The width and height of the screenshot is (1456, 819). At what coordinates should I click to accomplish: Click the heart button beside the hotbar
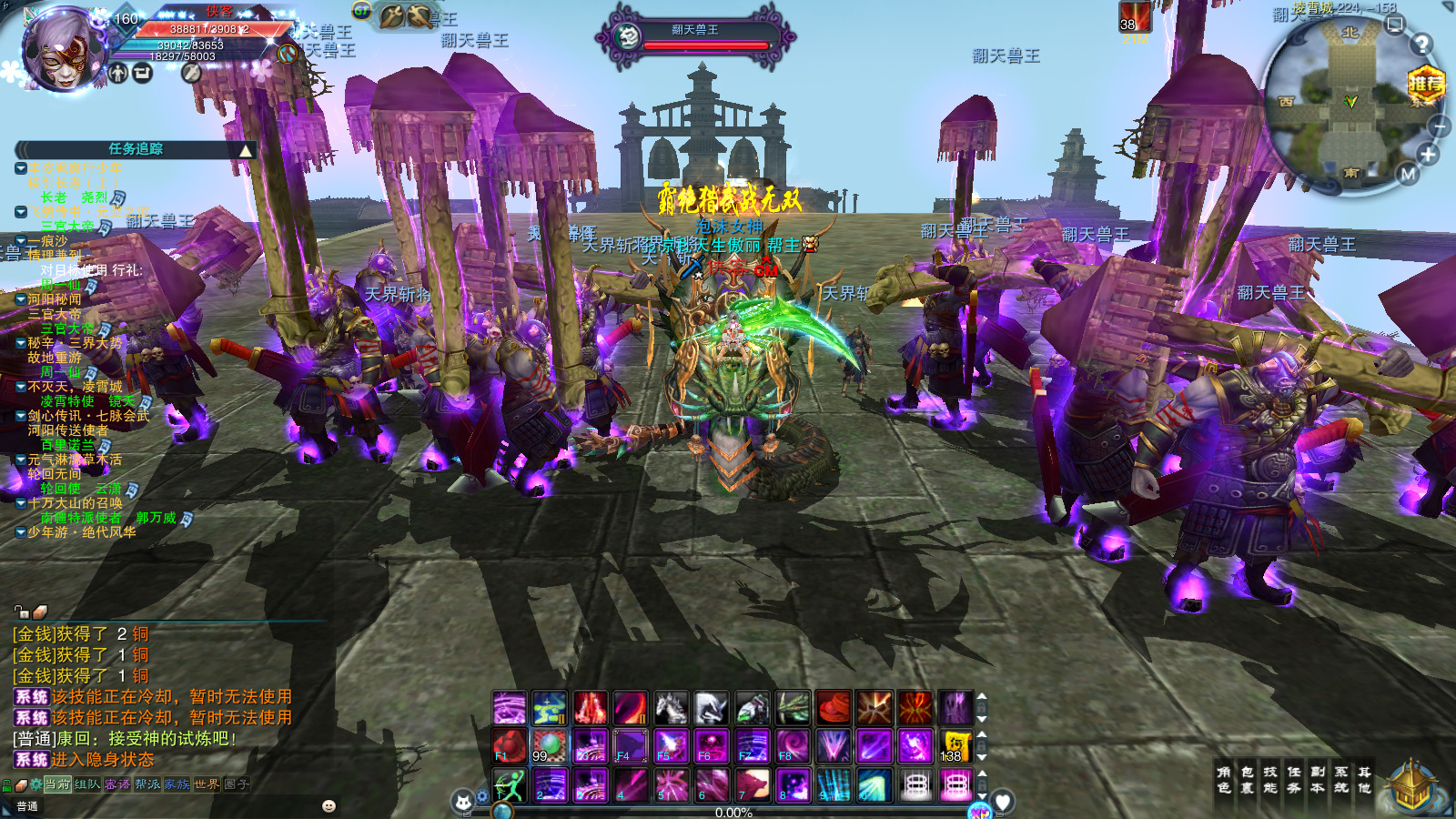click(1003, 802)
